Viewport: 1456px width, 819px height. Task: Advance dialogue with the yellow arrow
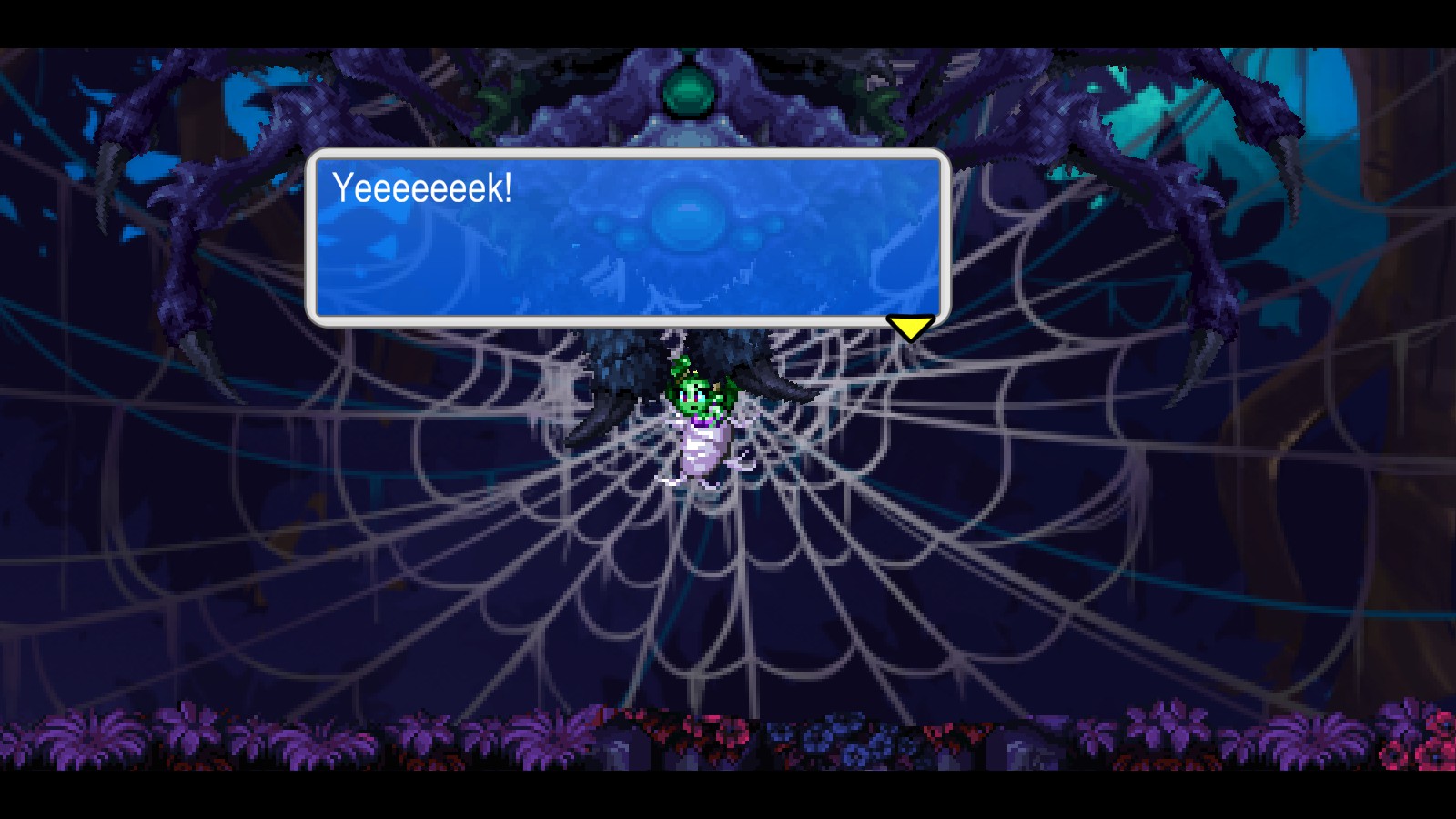coord(909,328)
